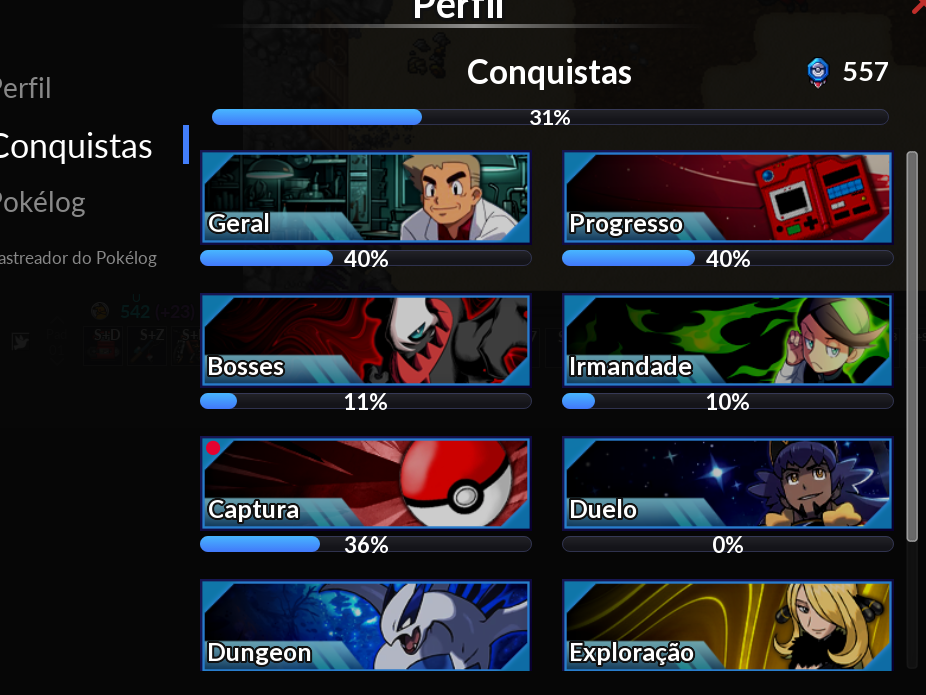926x695 pixels.
Task: Select the Captura Pokéball category
Action: 365,483
